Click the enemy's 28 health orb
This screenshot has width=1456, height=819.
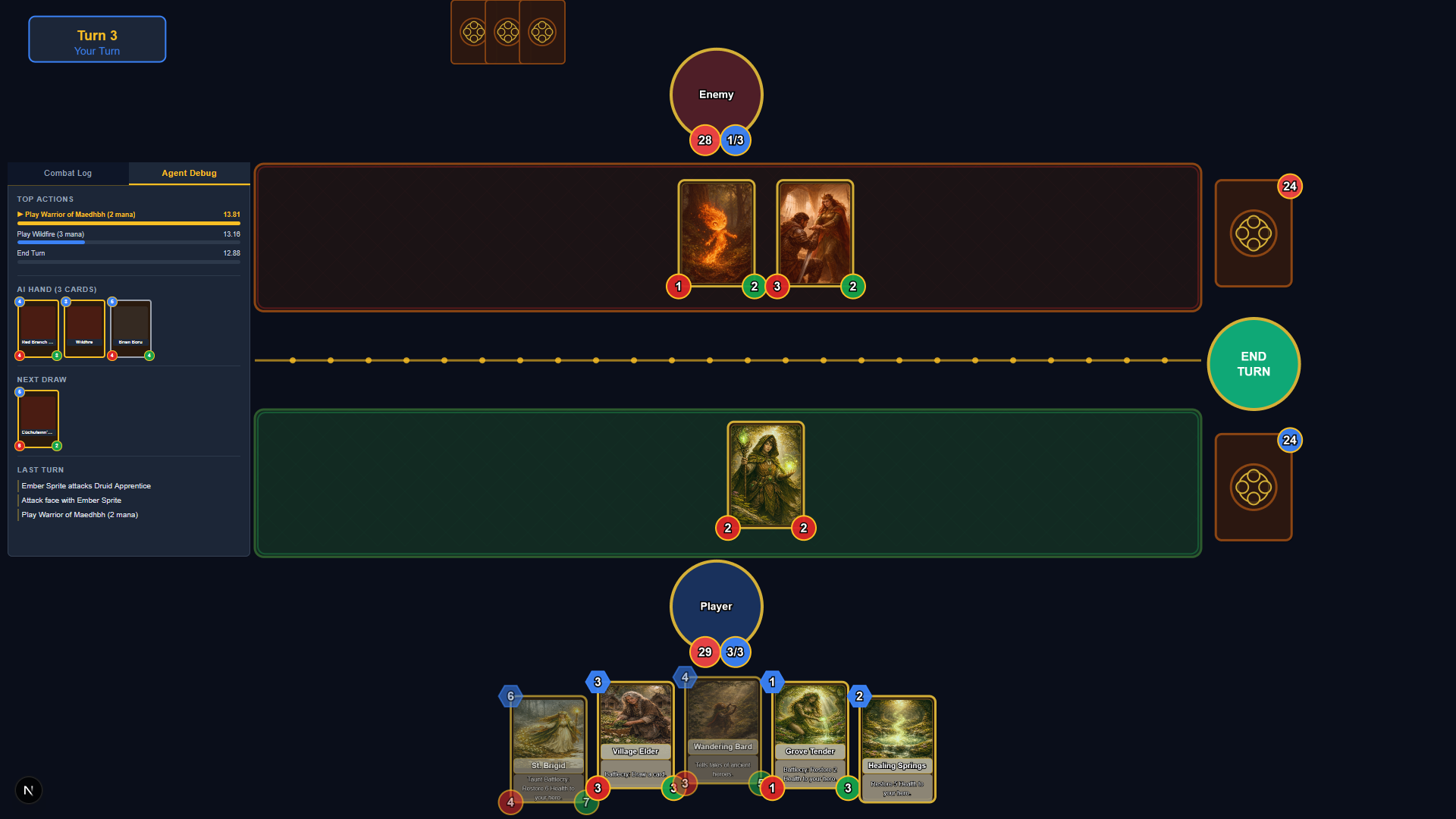[704, 140]
